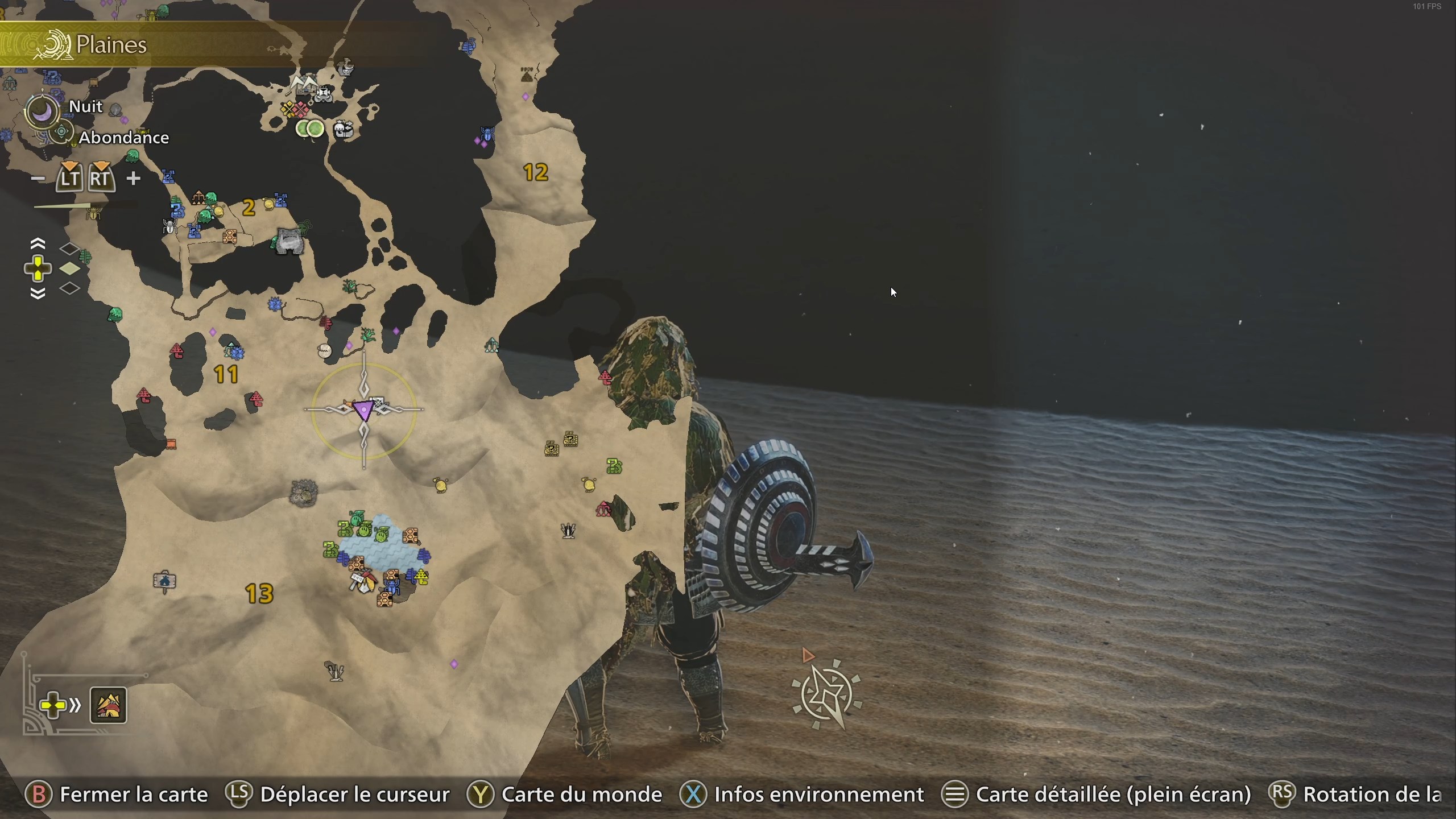
Task: Select the purple cursor marker on the map
Action: coord(364,411)
